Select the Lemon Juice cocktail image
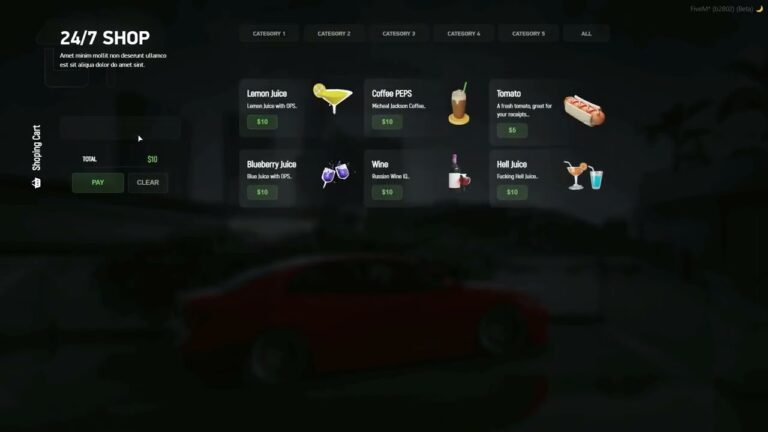 tap(332, 99)
